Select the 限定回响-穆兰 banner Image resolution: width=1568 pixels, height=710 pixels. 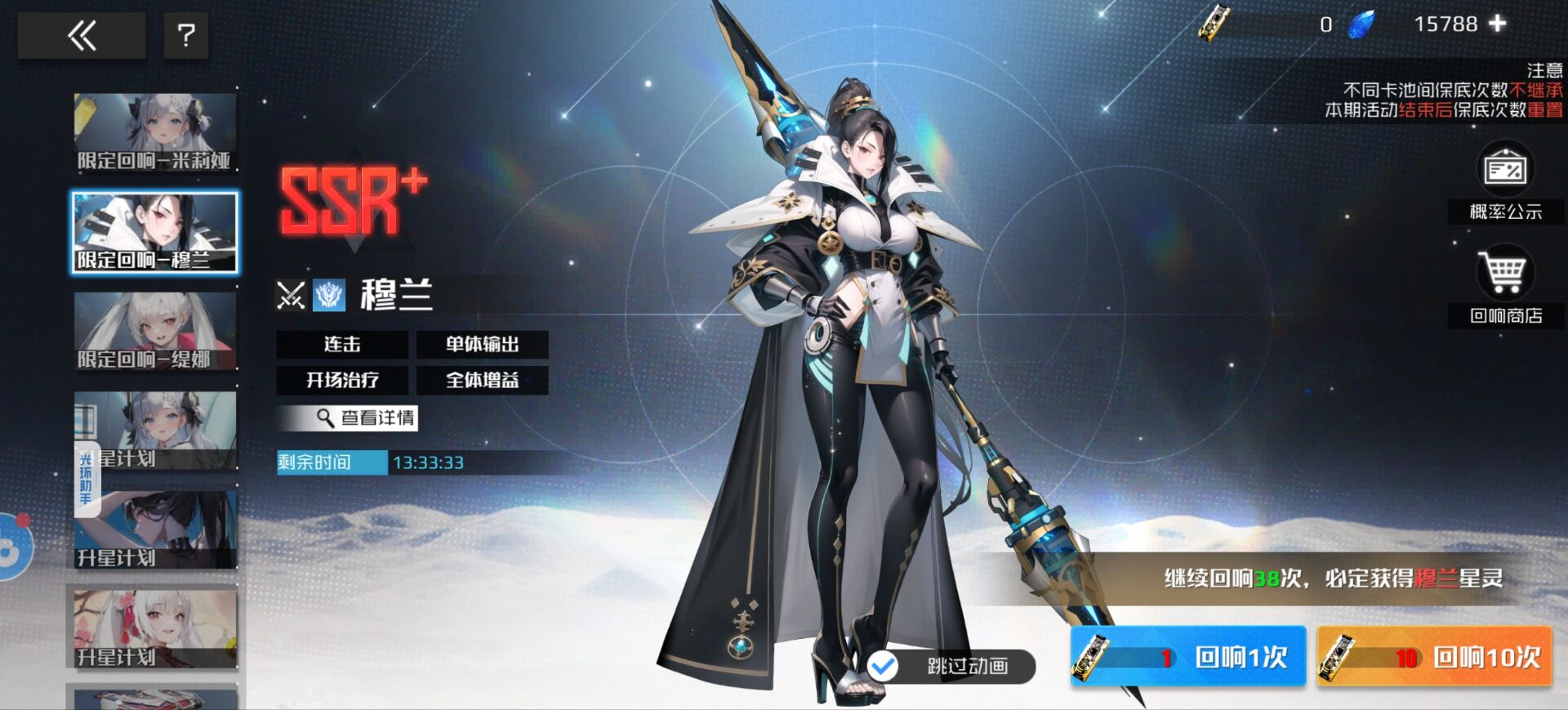[154, 232]
